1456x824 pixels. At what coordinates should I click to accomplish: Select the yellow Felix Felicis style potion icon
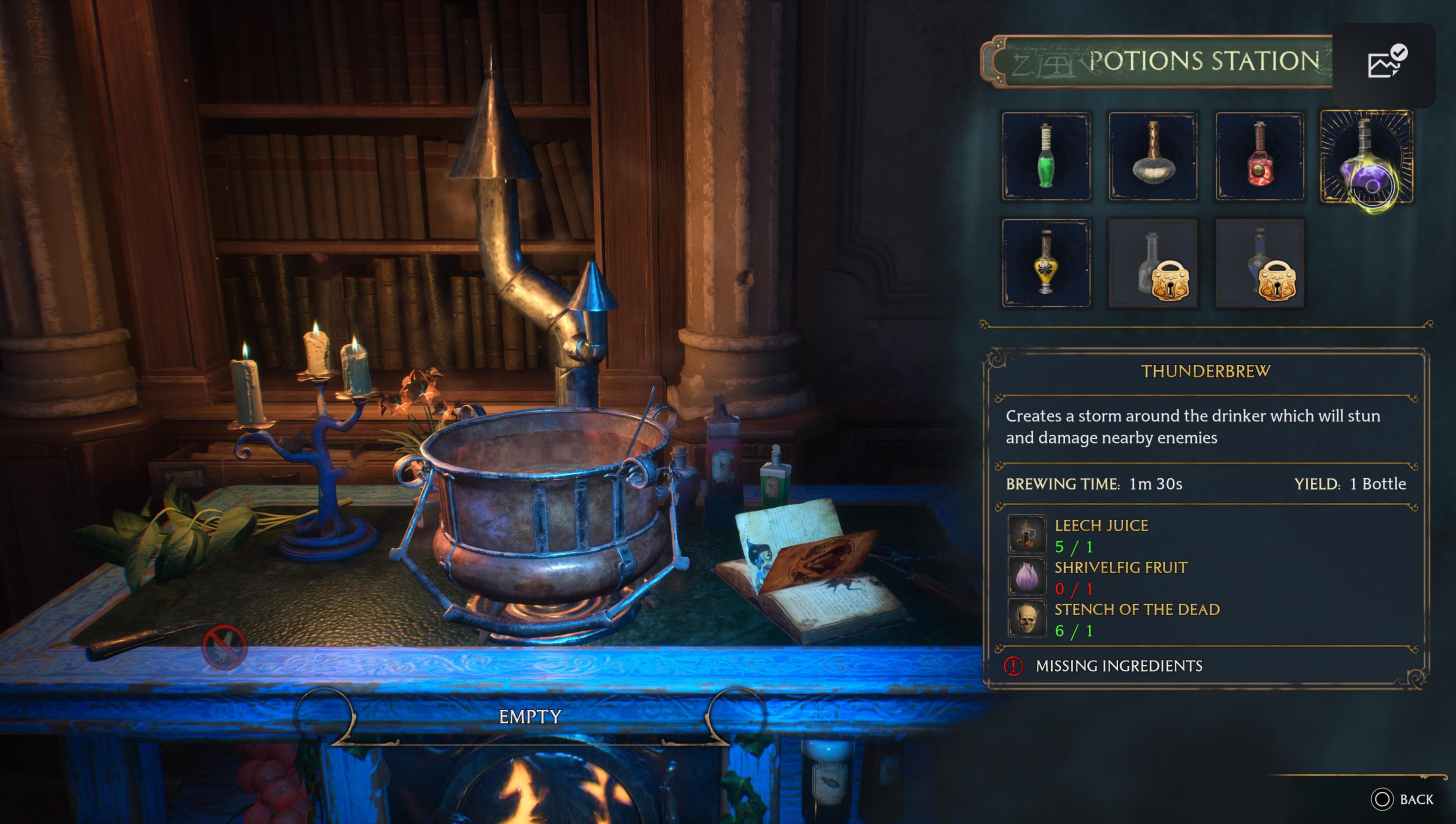[x=1046, y=262]
